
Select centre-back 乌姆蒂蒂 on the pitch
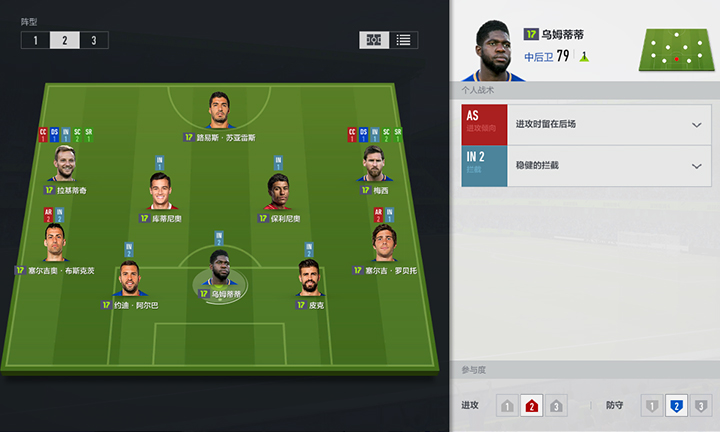click(220, 270)
